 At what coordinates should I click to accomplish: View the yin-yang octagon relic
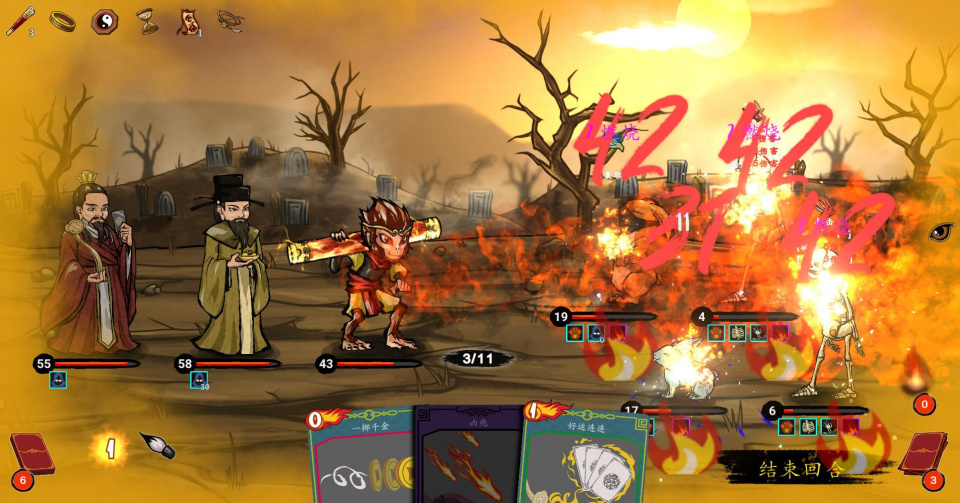[104, 21]
